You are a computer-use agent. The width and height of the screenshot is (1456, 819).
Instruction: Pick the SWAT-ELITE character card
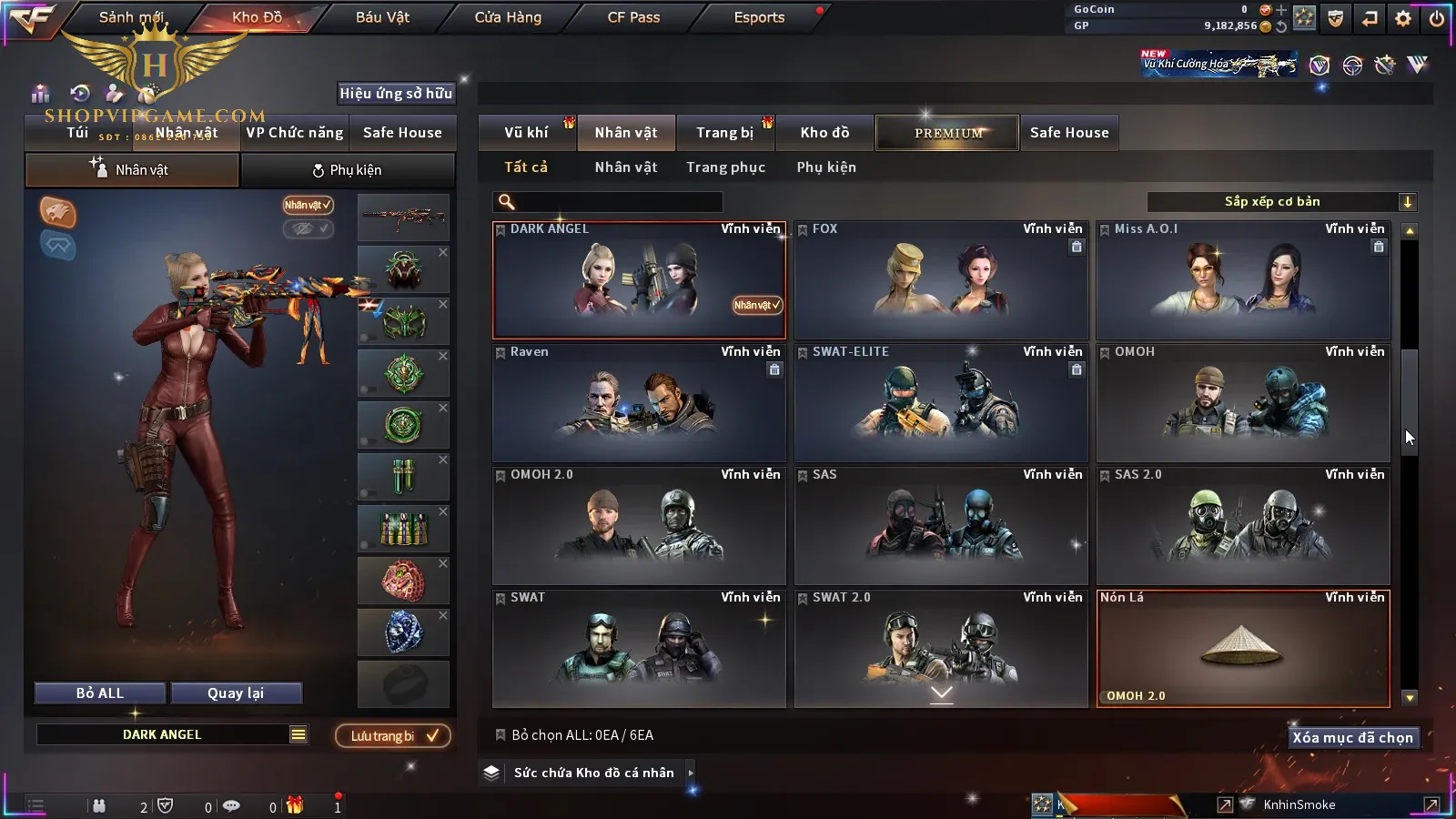pos(941,403)
